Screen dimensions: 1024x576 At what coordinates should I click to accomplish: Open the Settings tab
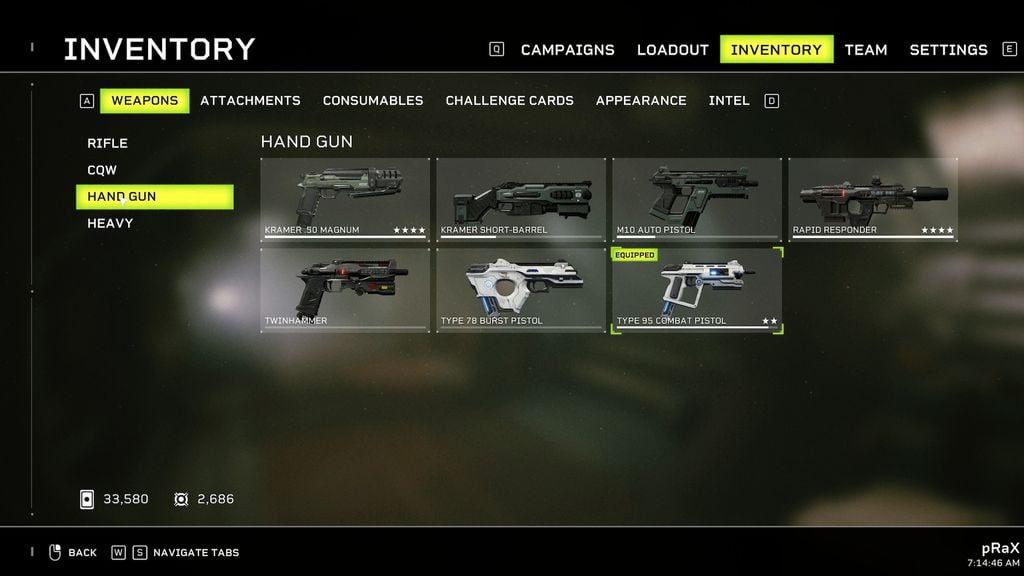[948, 50]
